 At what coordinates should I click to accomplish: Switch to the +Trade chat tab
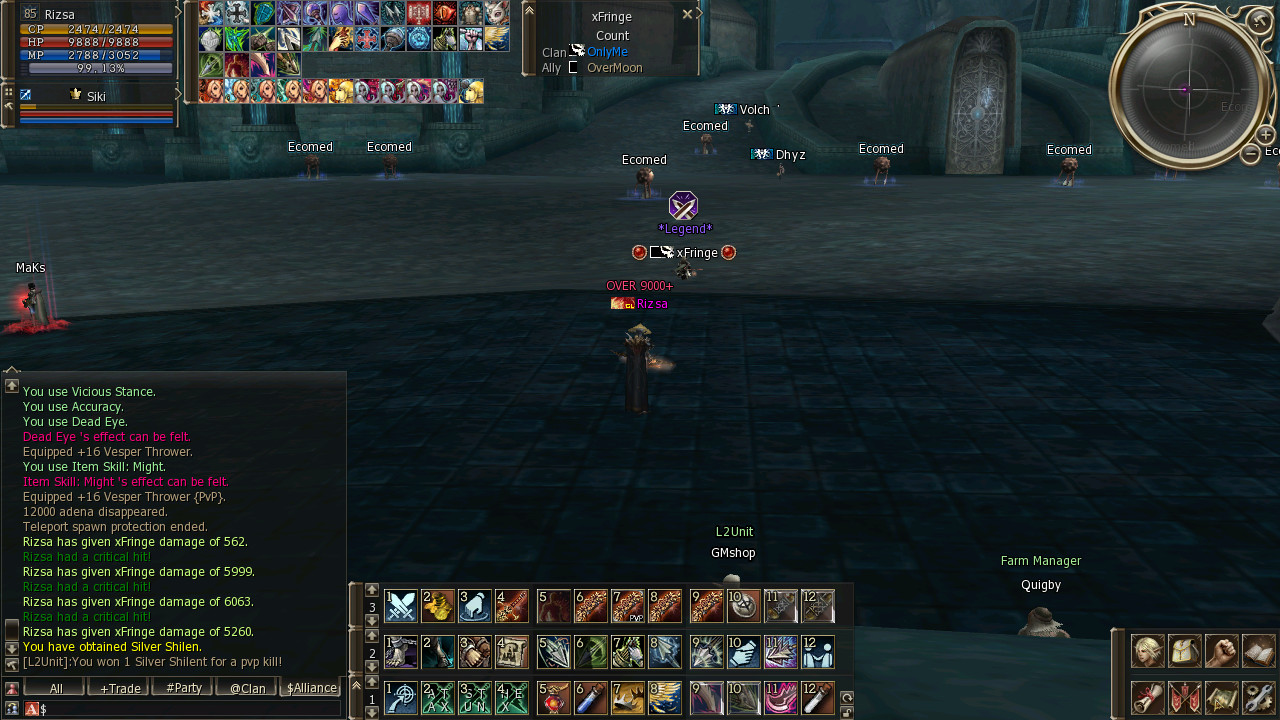[120, 688]
